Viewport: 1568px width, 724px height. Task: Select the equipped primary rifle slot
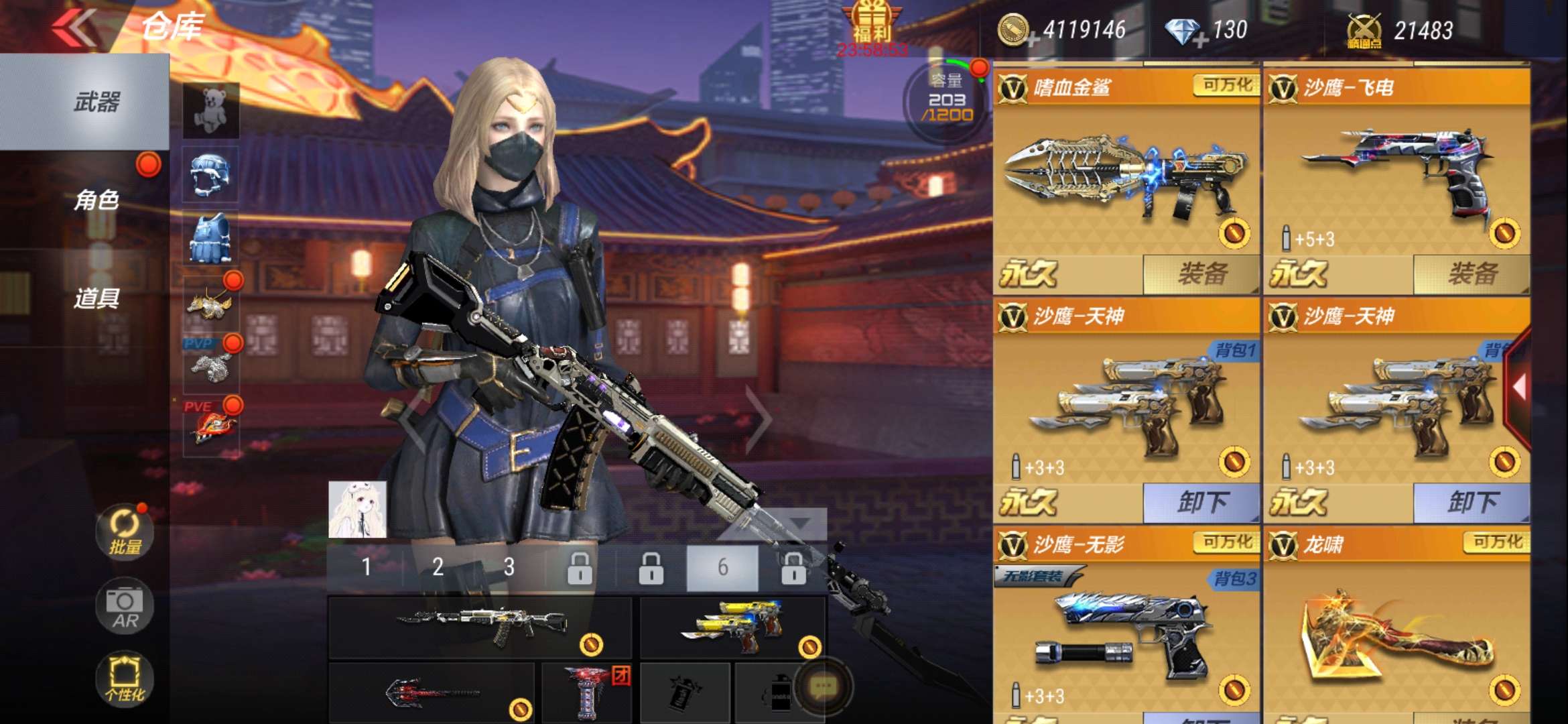tap(479, 627)
